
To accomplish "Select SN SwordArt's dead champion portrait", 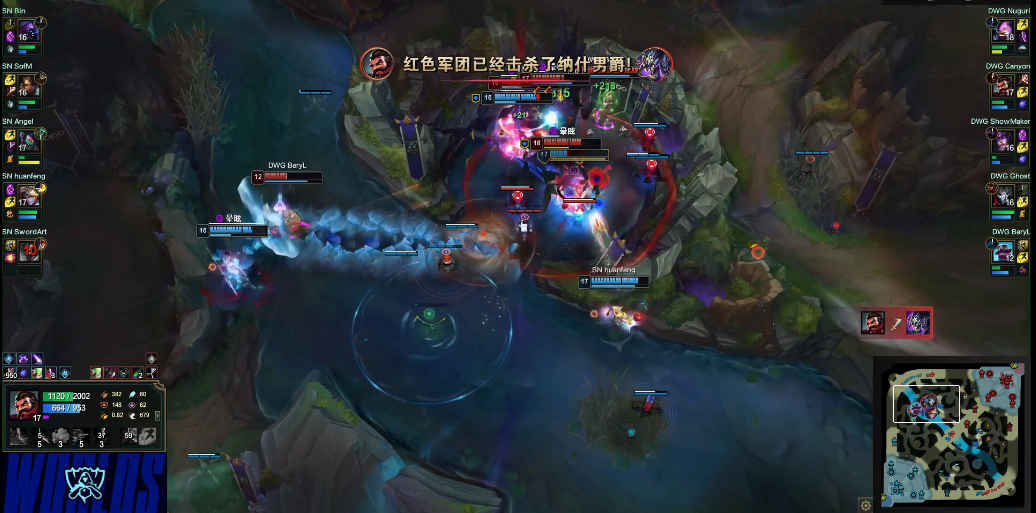I will pyautogui.click(x=28, y=251).
